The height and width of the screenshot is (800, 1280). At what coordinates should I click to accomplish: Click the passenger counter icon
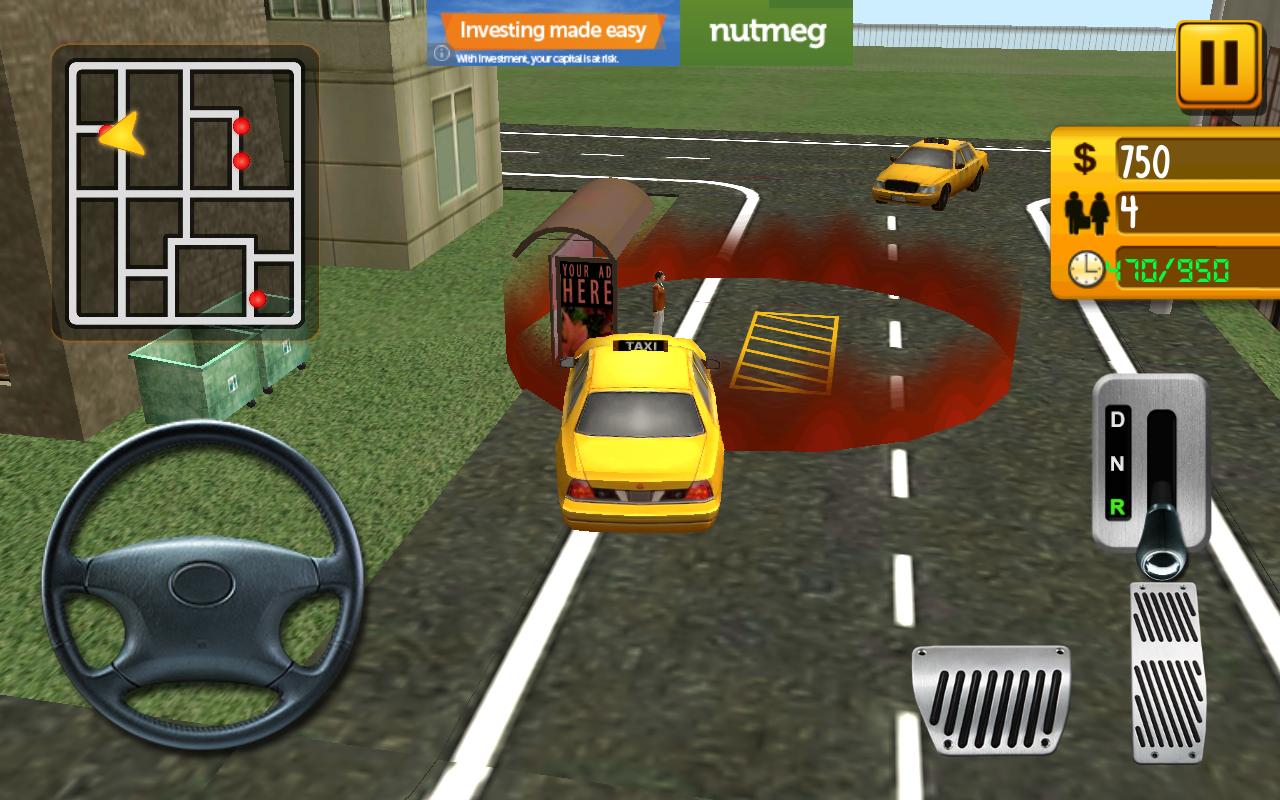(x=1090, y=213)
